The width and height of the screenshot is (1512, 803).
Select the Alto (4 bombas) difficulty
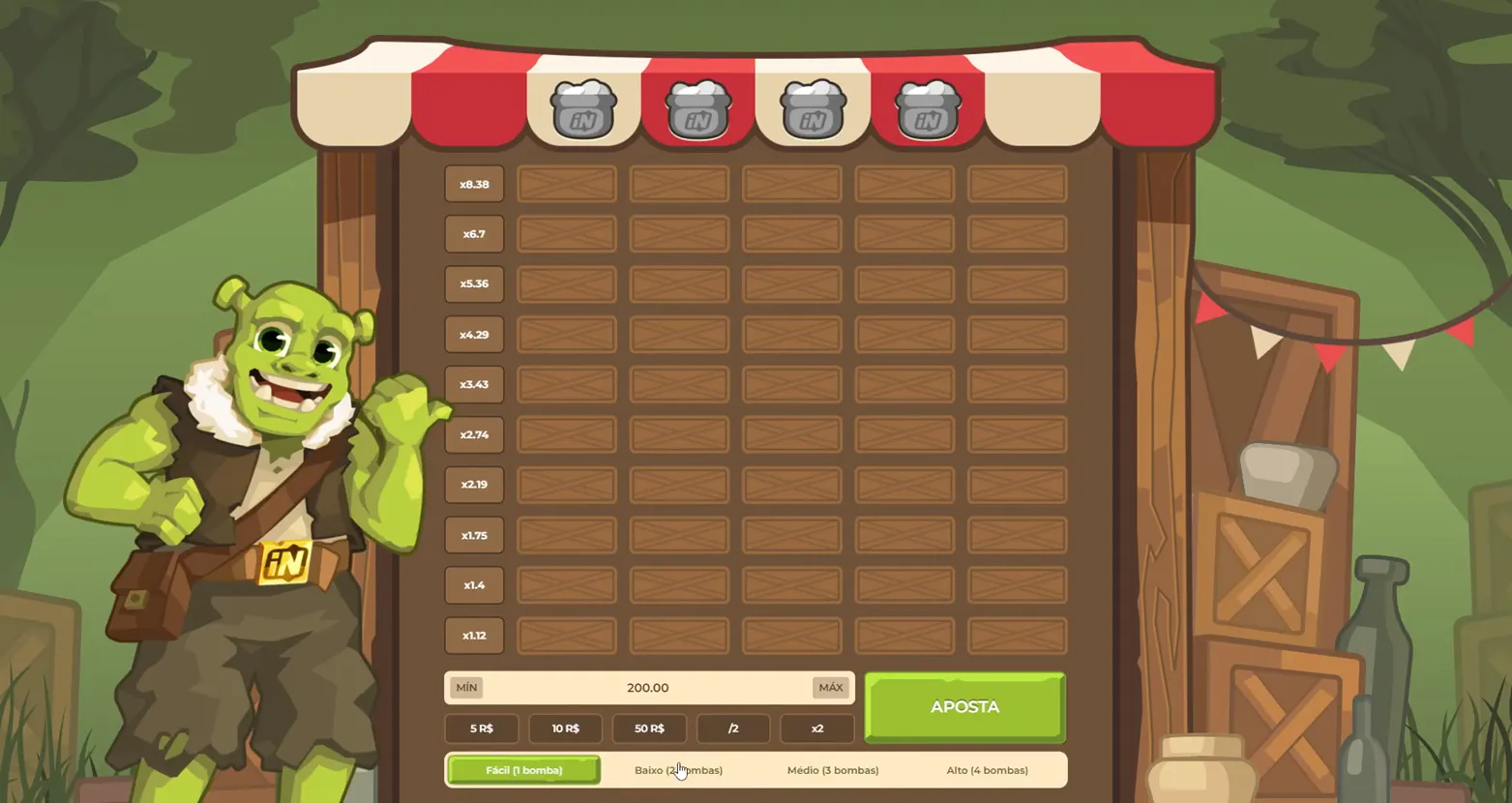pyautogui.click(x=987, y=769)
